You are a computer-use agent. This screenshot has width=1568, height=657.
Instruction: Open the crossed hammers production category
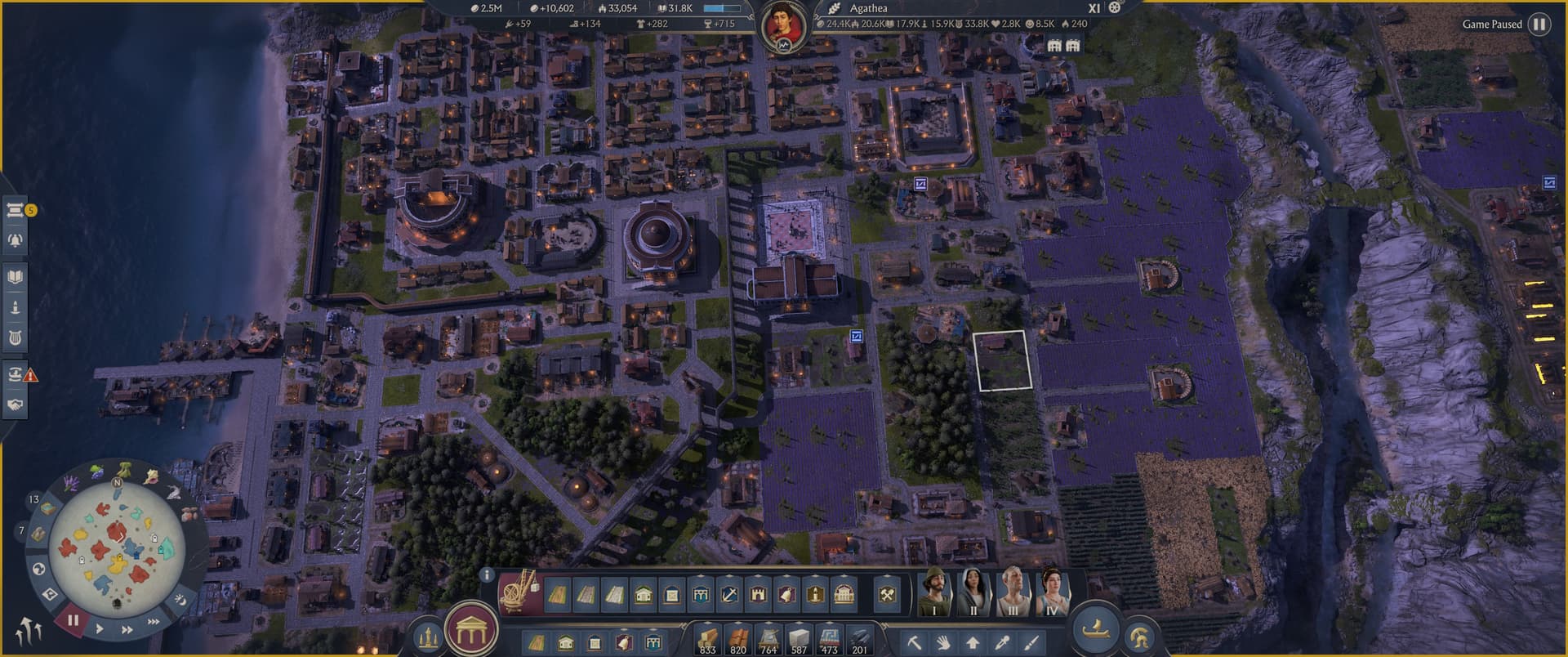pos(887,594)
